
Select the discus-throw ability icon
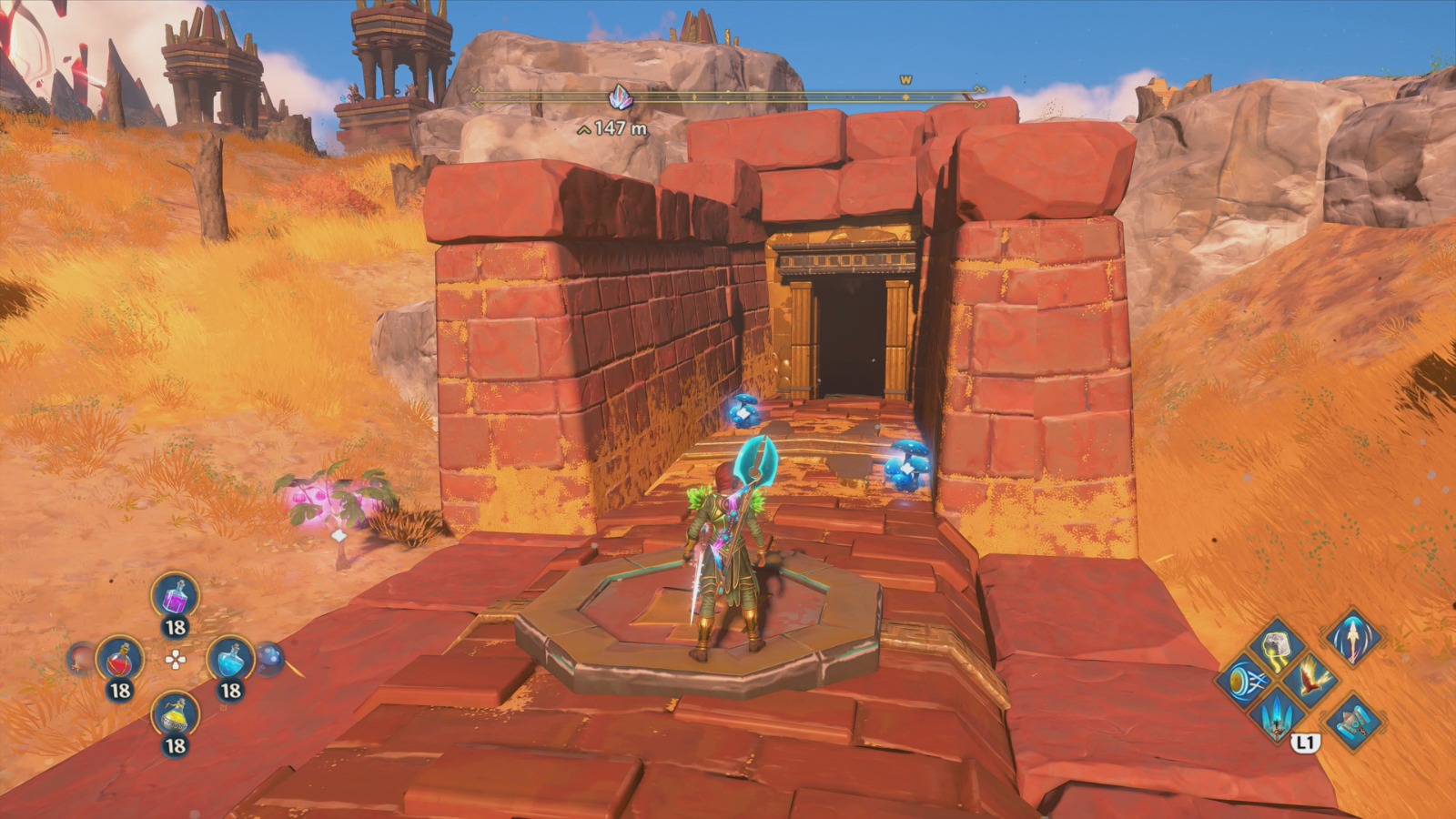point(1245,680)
